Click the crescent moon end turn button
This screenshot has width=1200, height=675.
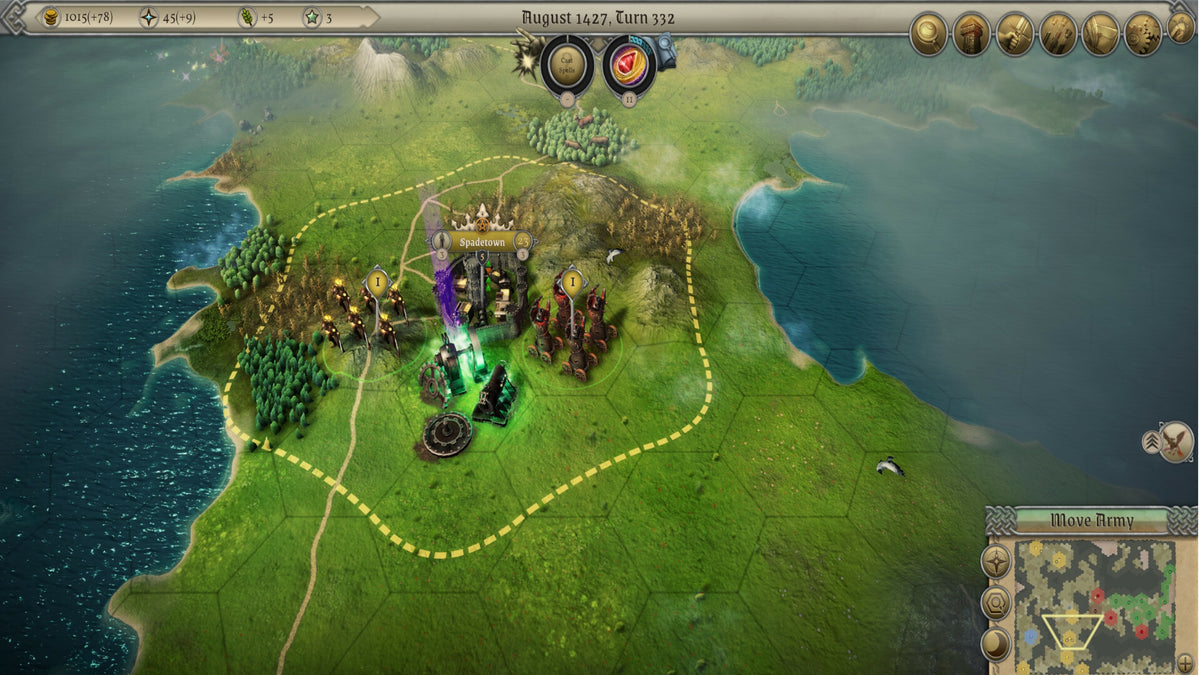click(x=996, y=643)
